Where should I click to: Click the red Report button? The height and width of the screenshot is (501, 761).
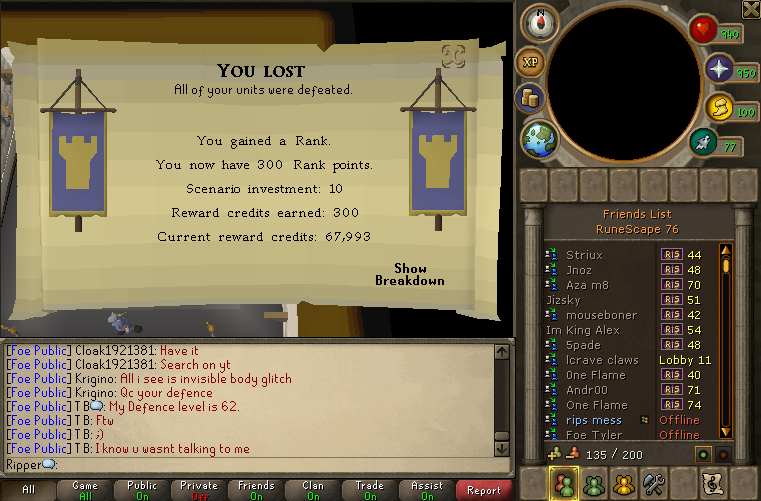484,490
